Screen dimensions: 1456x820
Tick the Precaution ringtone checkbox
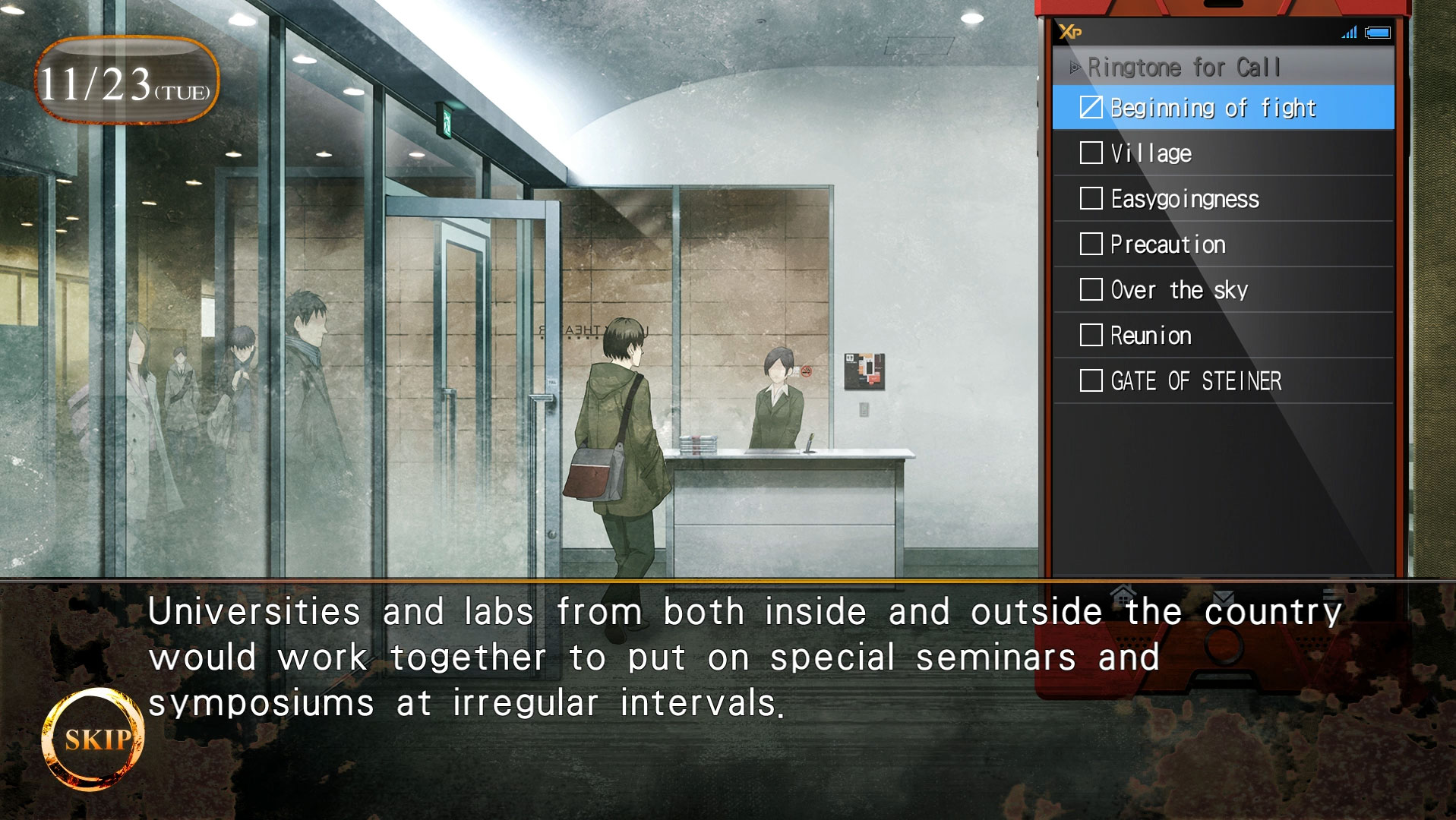tap(1091, 244)
